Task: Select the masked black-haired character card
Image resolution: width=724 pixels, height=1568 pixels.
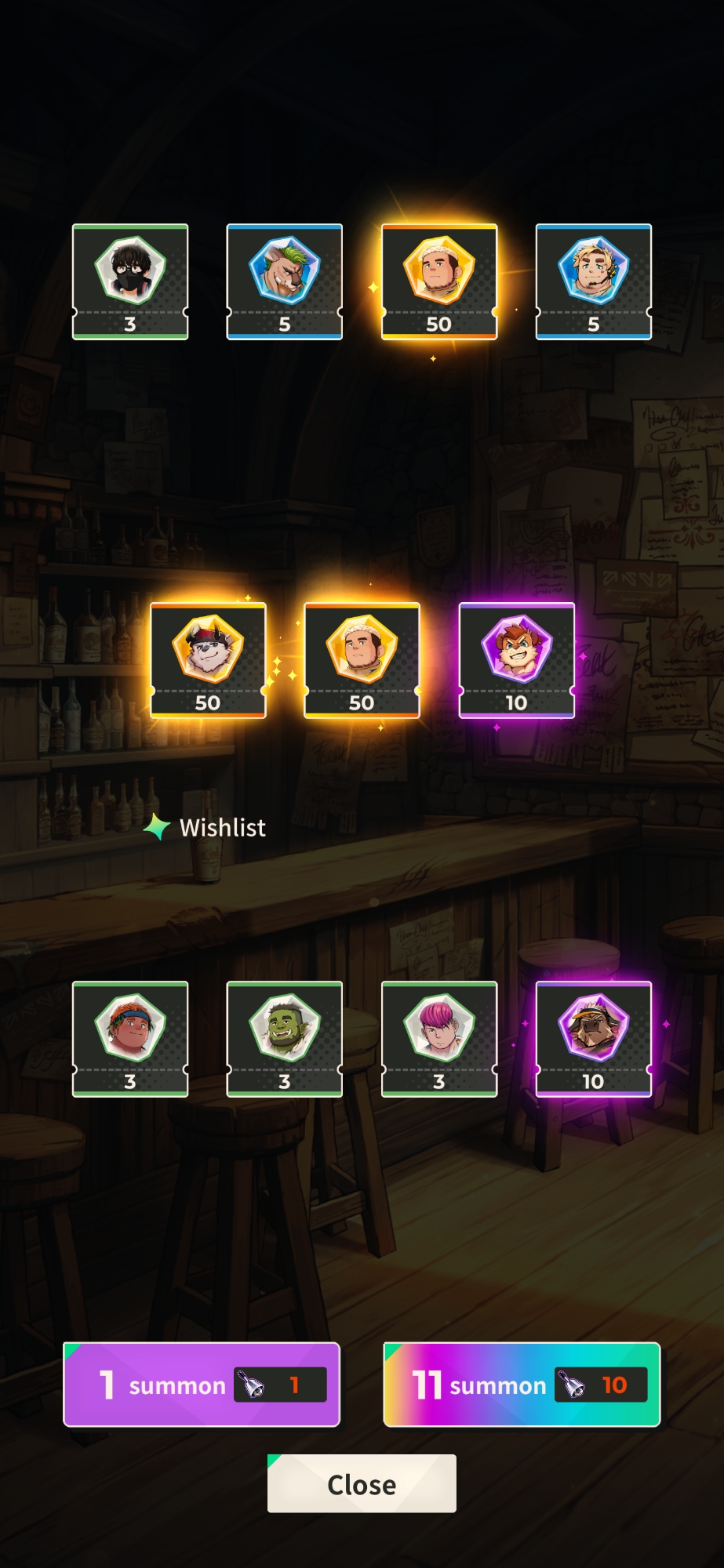Action: (130, 281)
